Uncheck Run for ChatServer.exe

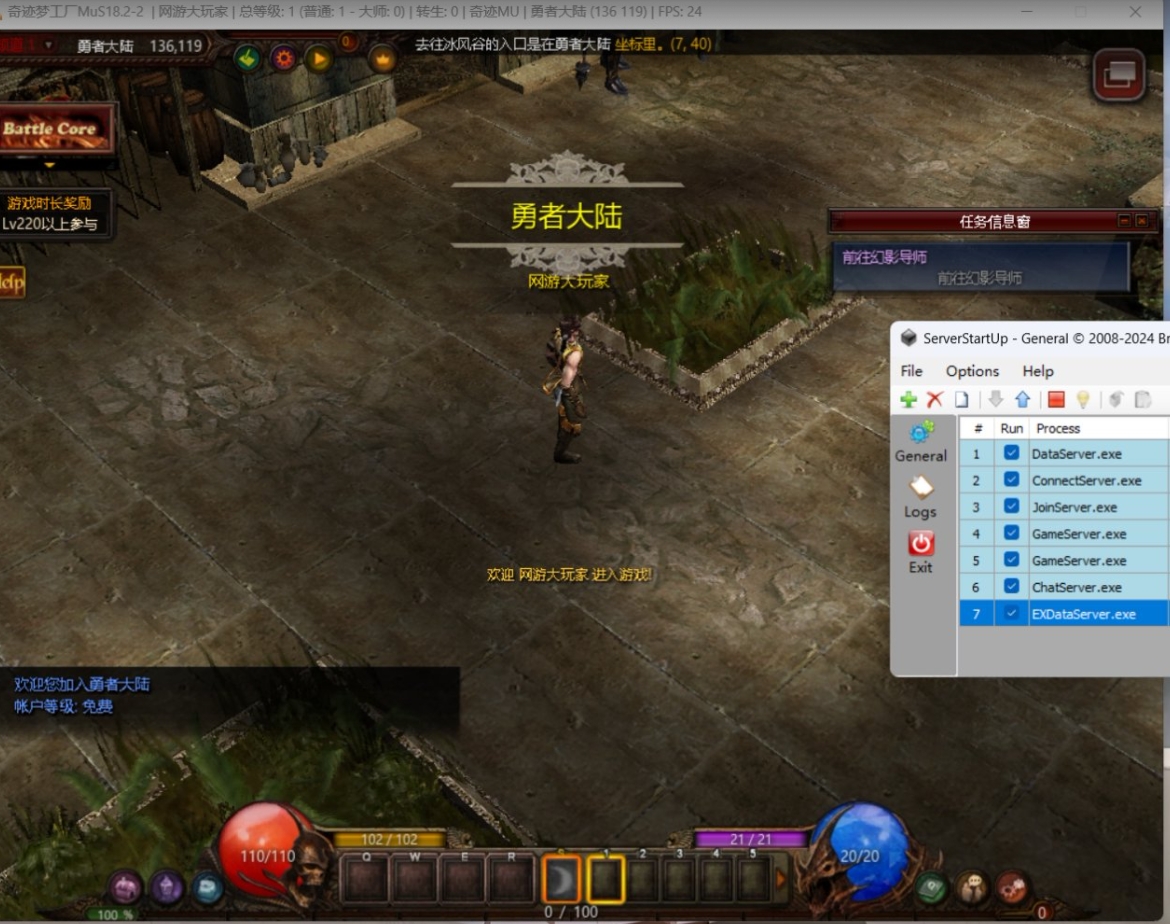[1012, 587]
